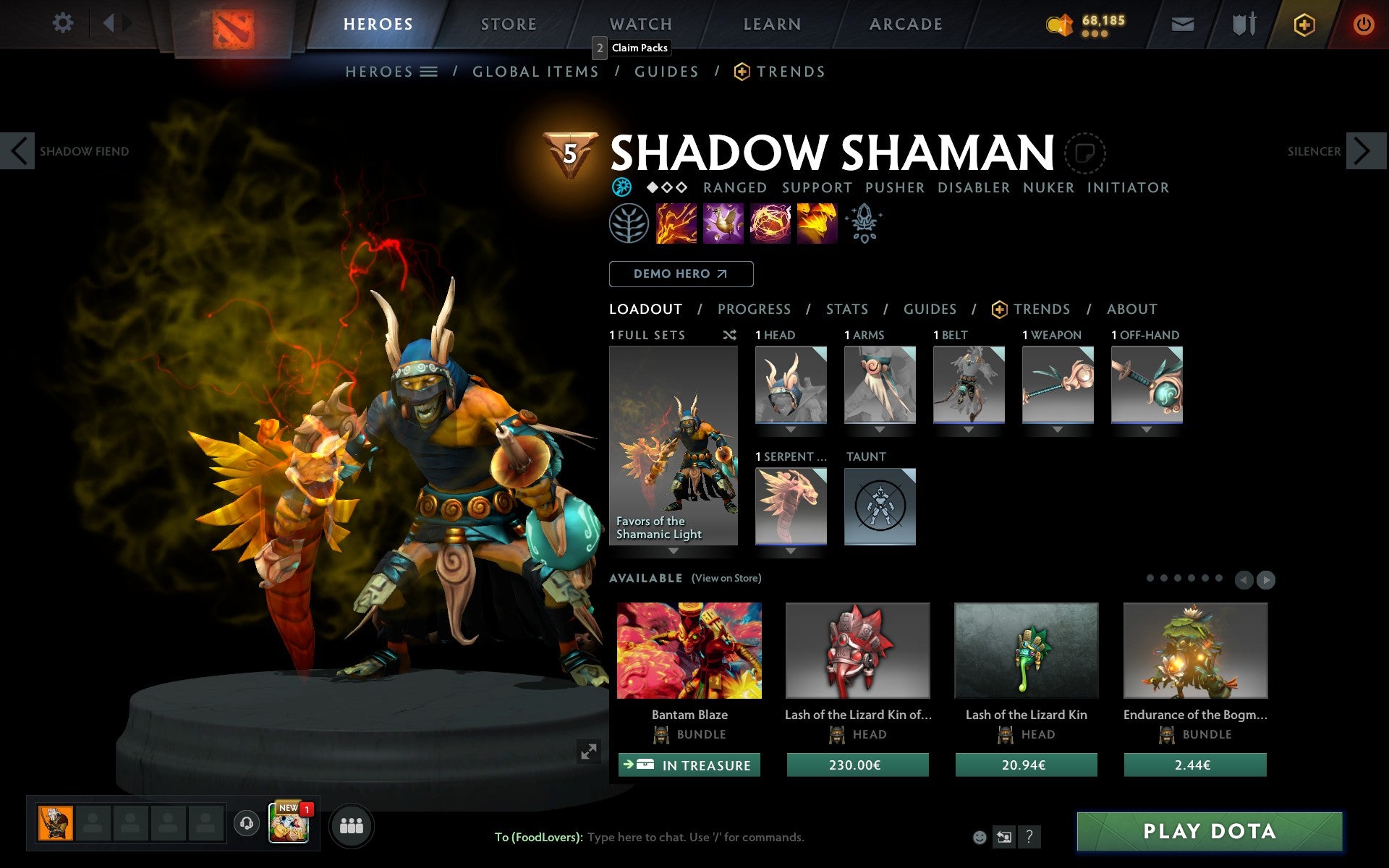Select the Hex ability icon
Viewport: 1389px width, 868px height.
(723, 223)
